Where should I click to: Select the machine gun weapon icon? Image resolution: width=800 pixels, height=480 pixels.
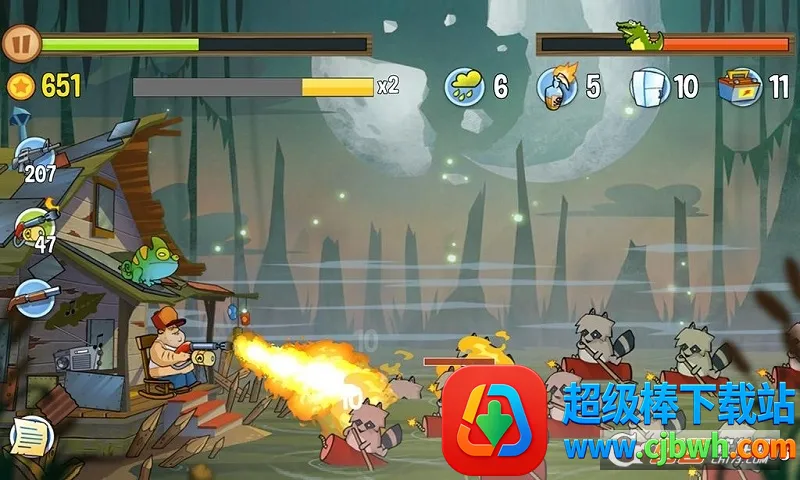pos(35,155)
